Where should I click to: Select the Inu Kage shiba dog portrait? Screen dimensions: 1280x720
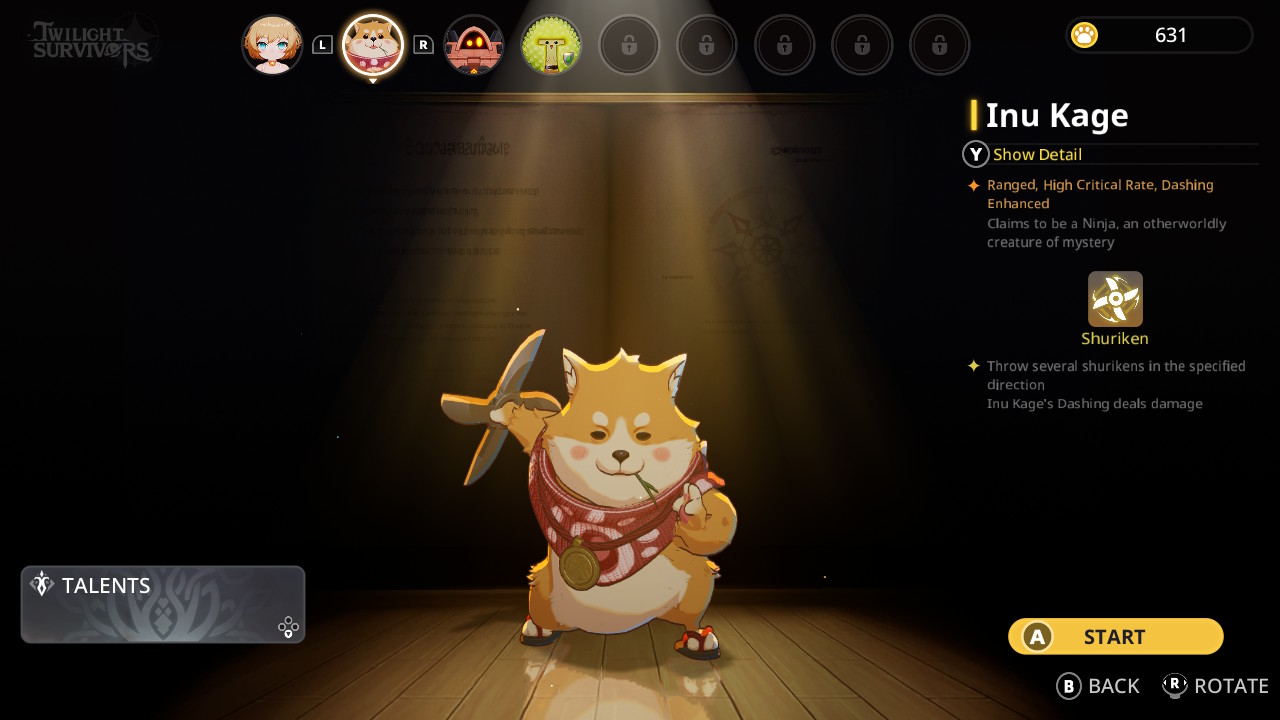coord(373,44)
